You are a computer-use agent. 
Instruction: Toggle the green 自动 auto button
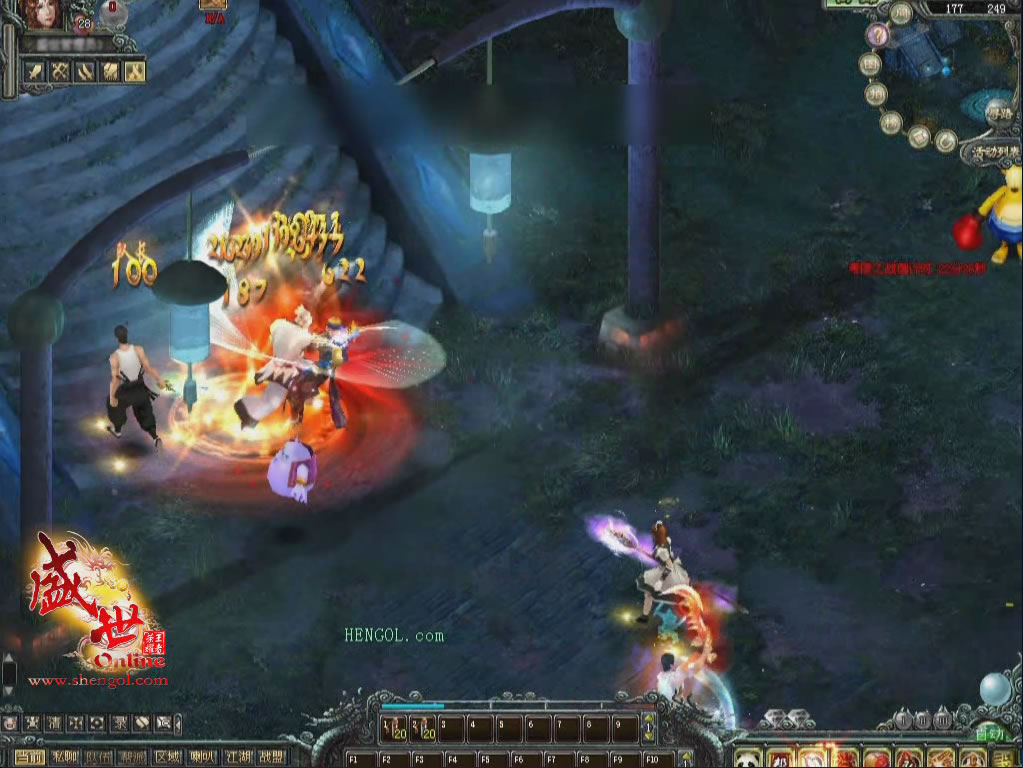point(988,733)
